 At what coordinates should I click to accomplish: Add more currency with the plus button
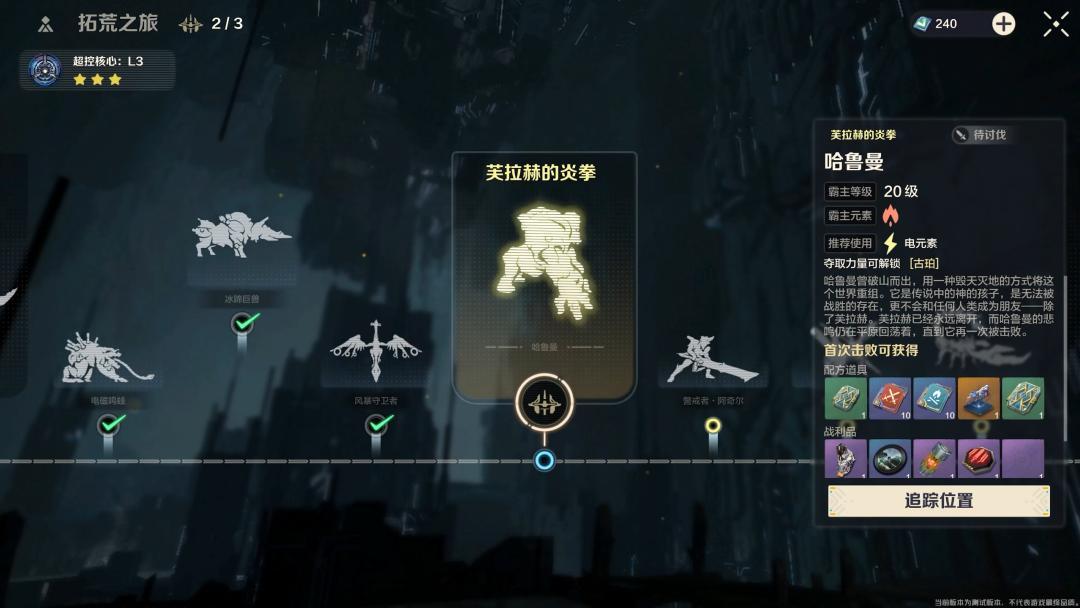coord(1003,24)
